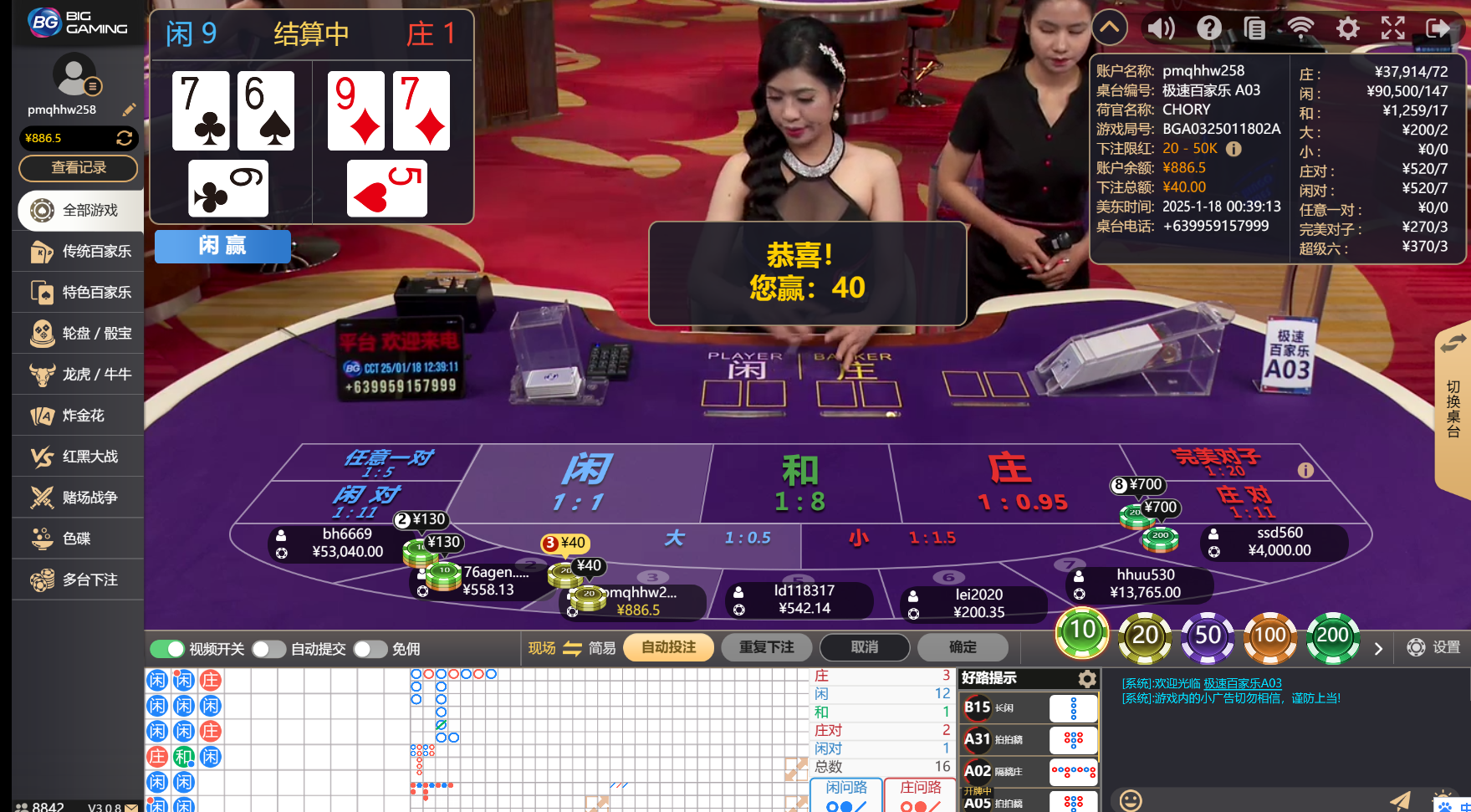Select the 炸金花 game icon
1471x812 pixels.
coord(78,415)
